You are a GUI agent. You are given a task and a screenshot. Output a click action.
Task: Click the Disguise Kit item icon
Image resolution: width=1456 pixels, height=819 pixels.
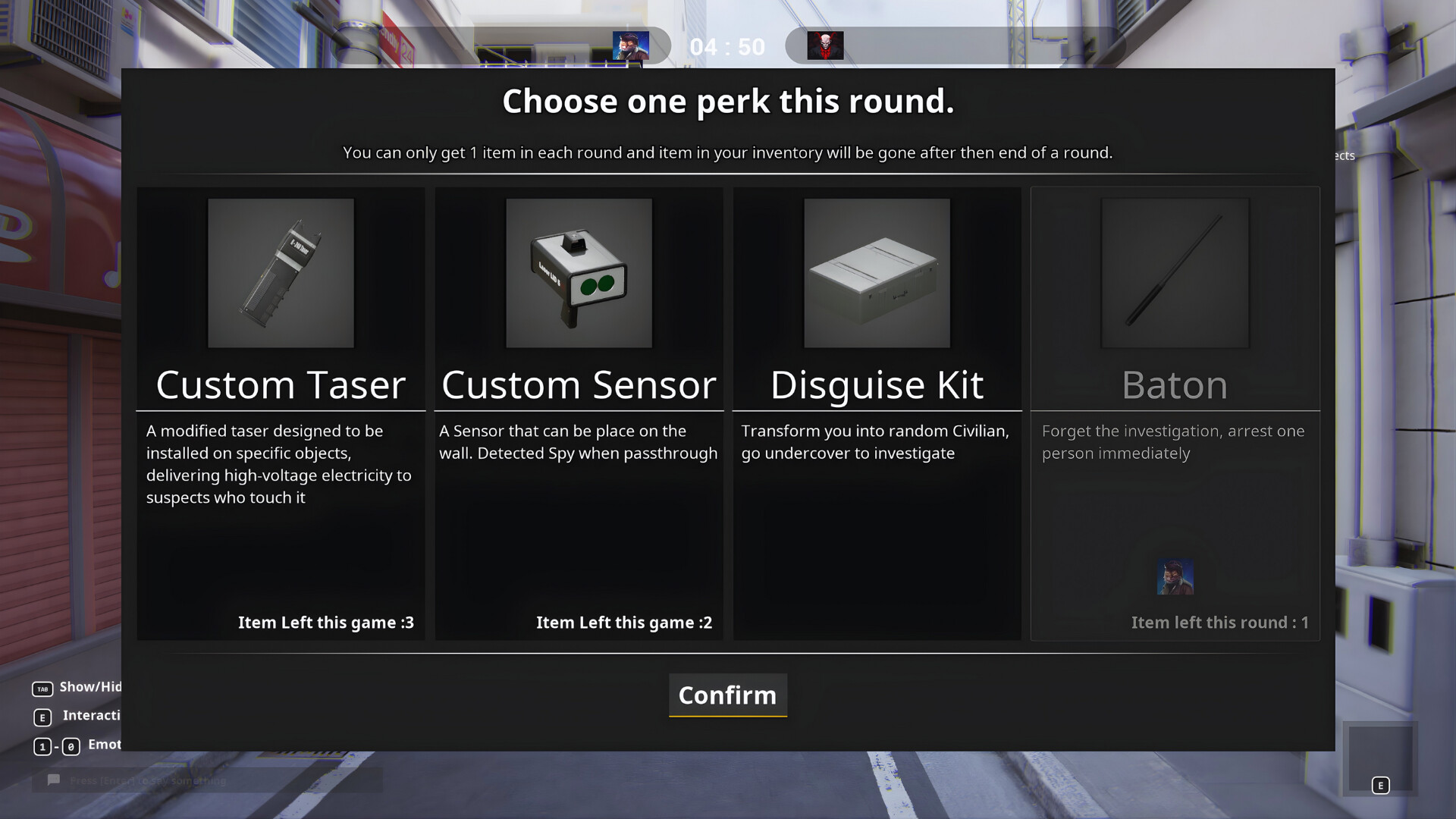tap(877, 273)
